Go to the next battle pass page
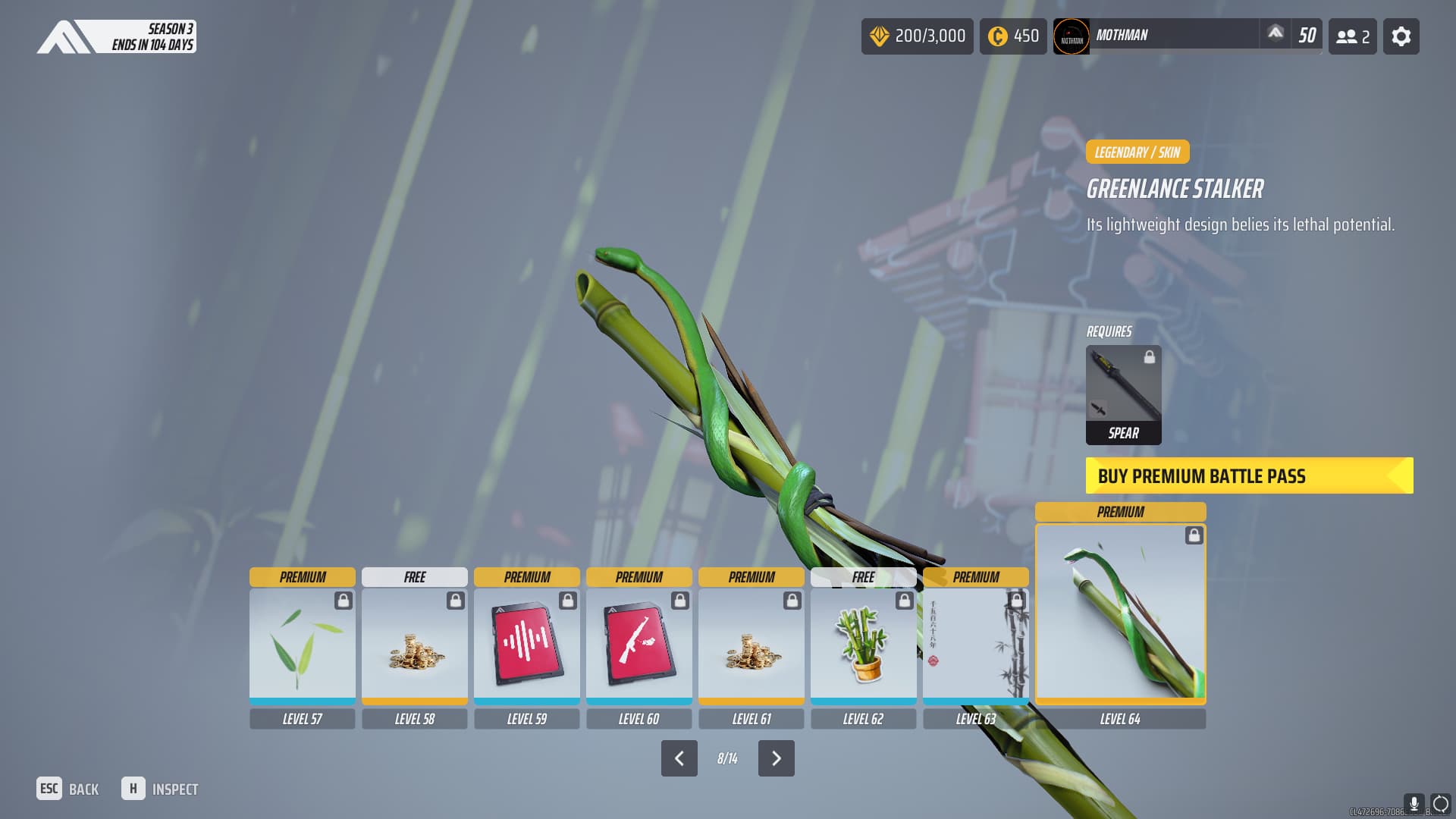1456x819 pixels. 776,758
